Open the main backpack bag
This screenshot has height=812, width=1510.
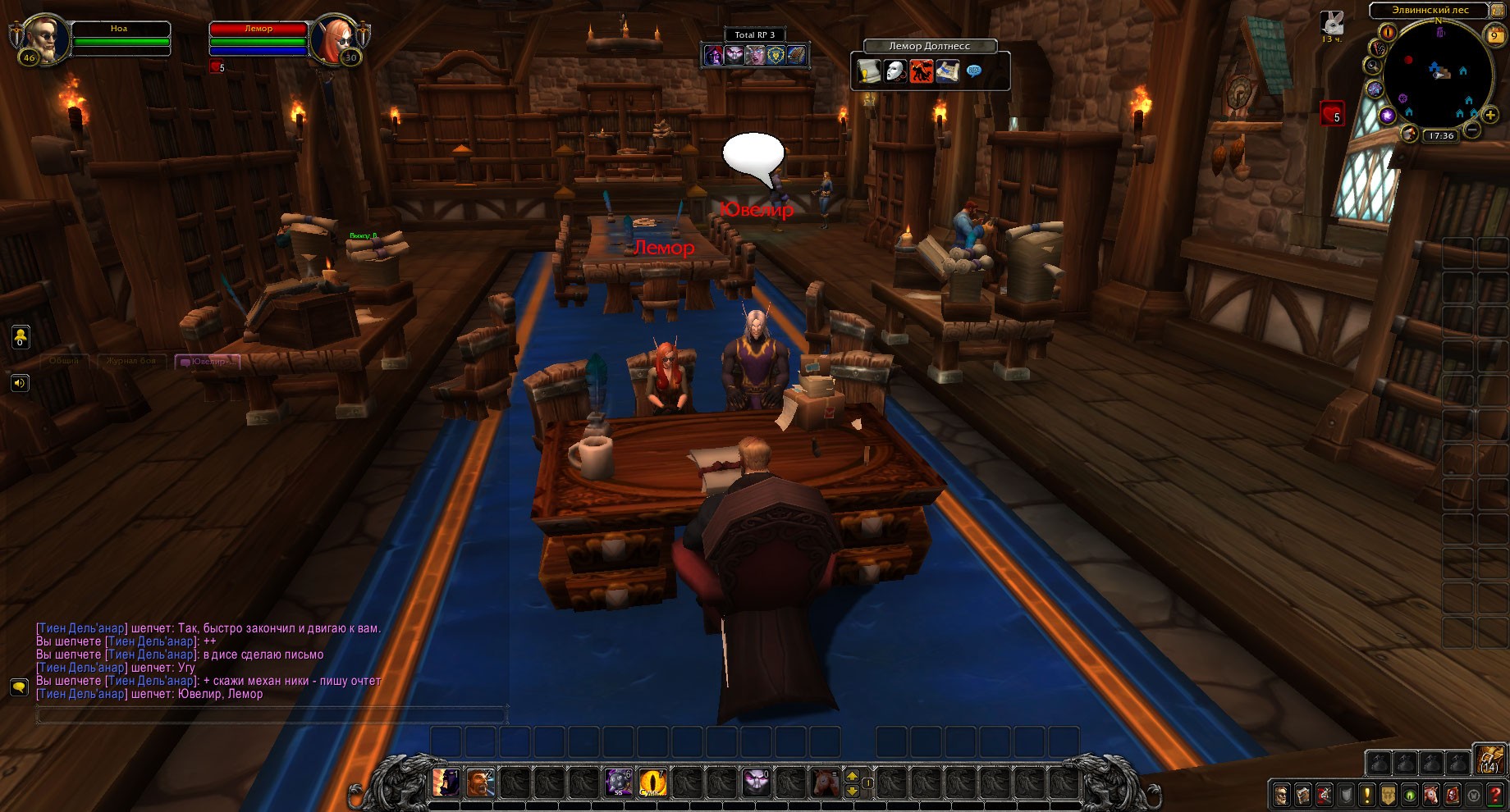1489,760
